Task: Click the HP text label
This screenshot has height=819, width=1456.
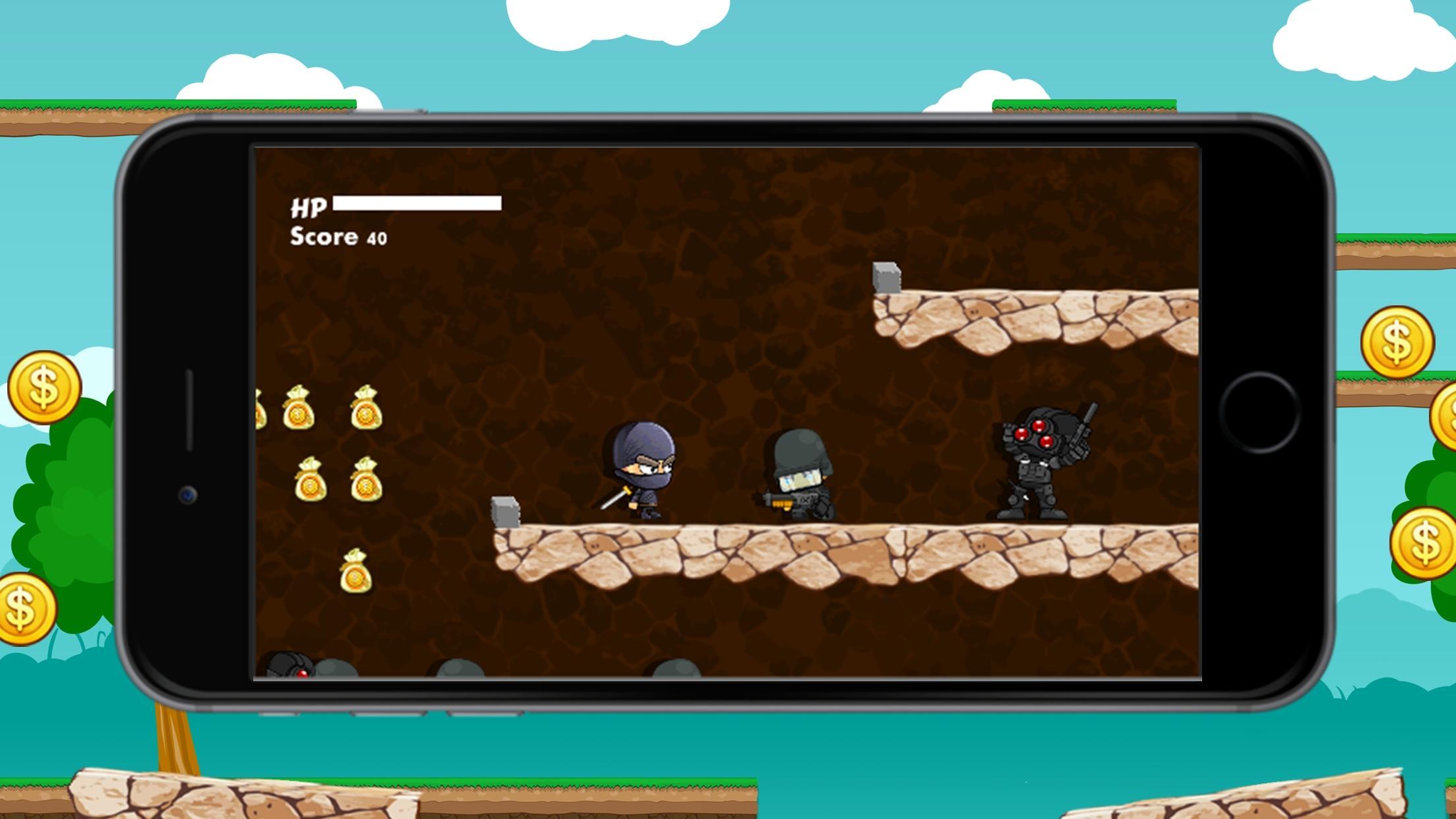Action: 310,206
